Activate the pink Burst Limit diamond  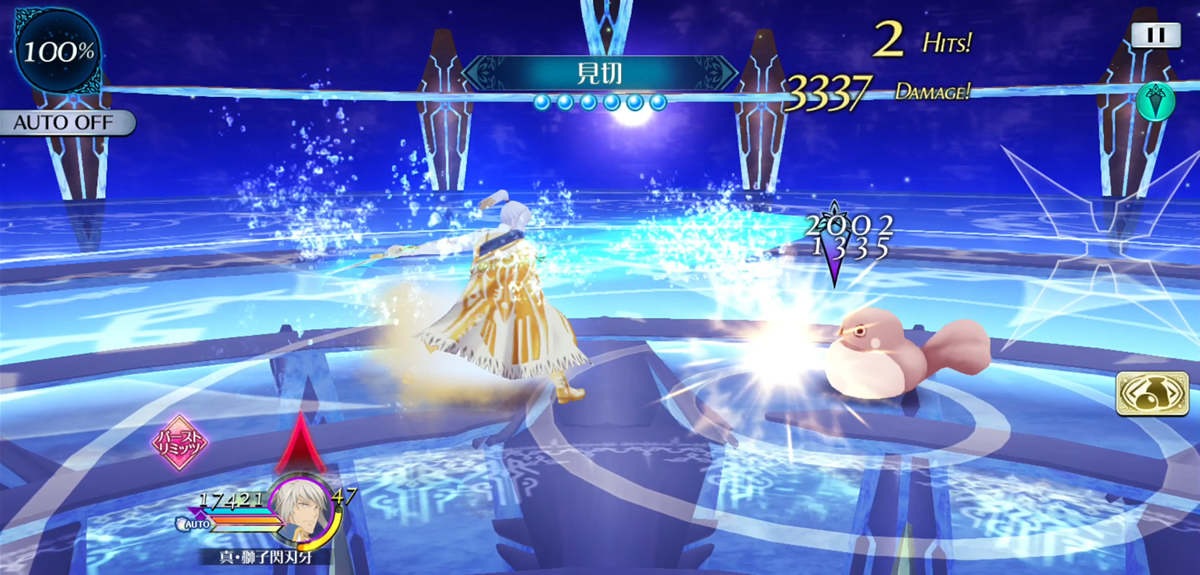tap(177, 443)
